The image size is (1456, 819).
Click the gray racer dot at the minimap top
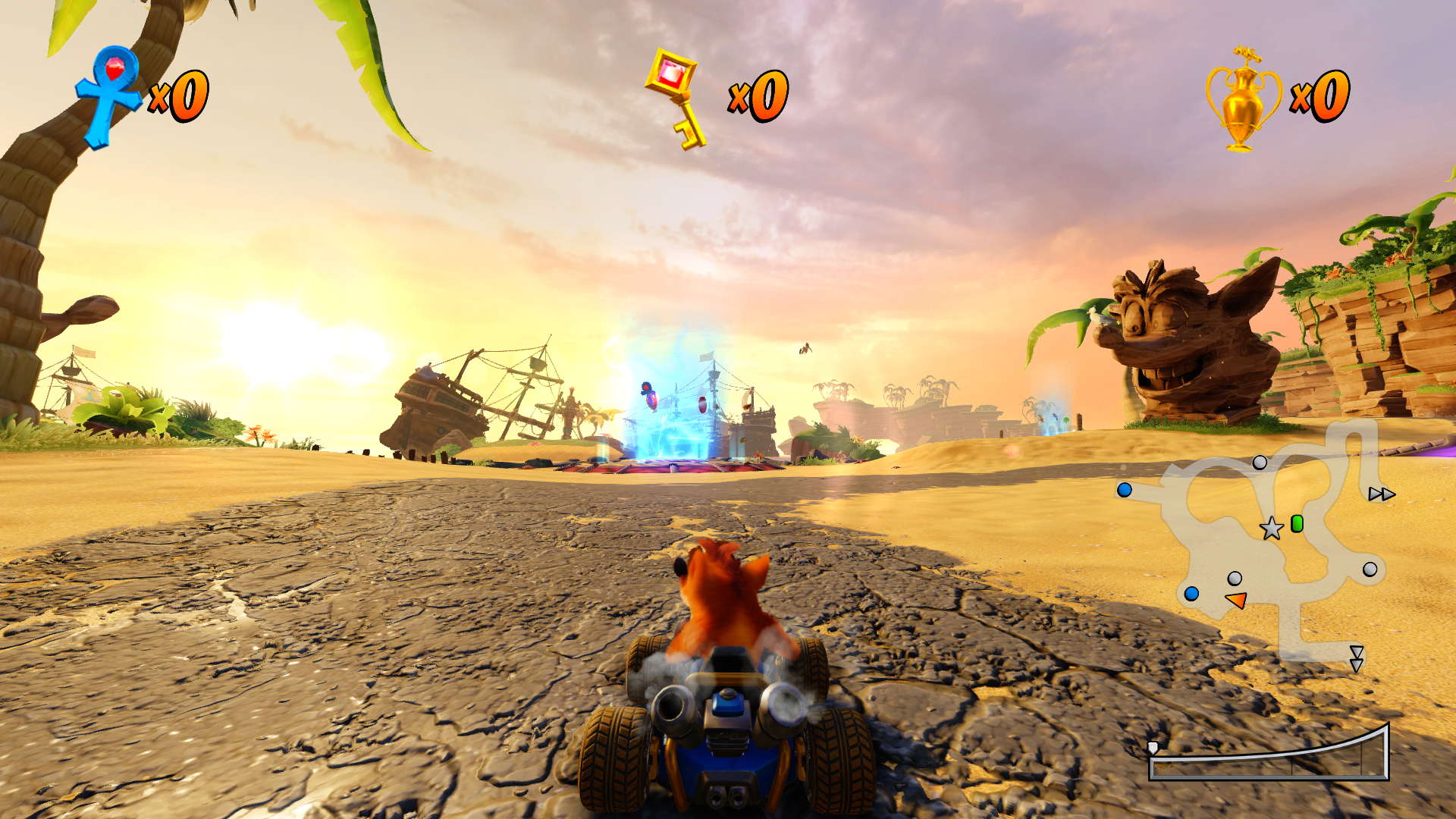(x=1260, y=463)
